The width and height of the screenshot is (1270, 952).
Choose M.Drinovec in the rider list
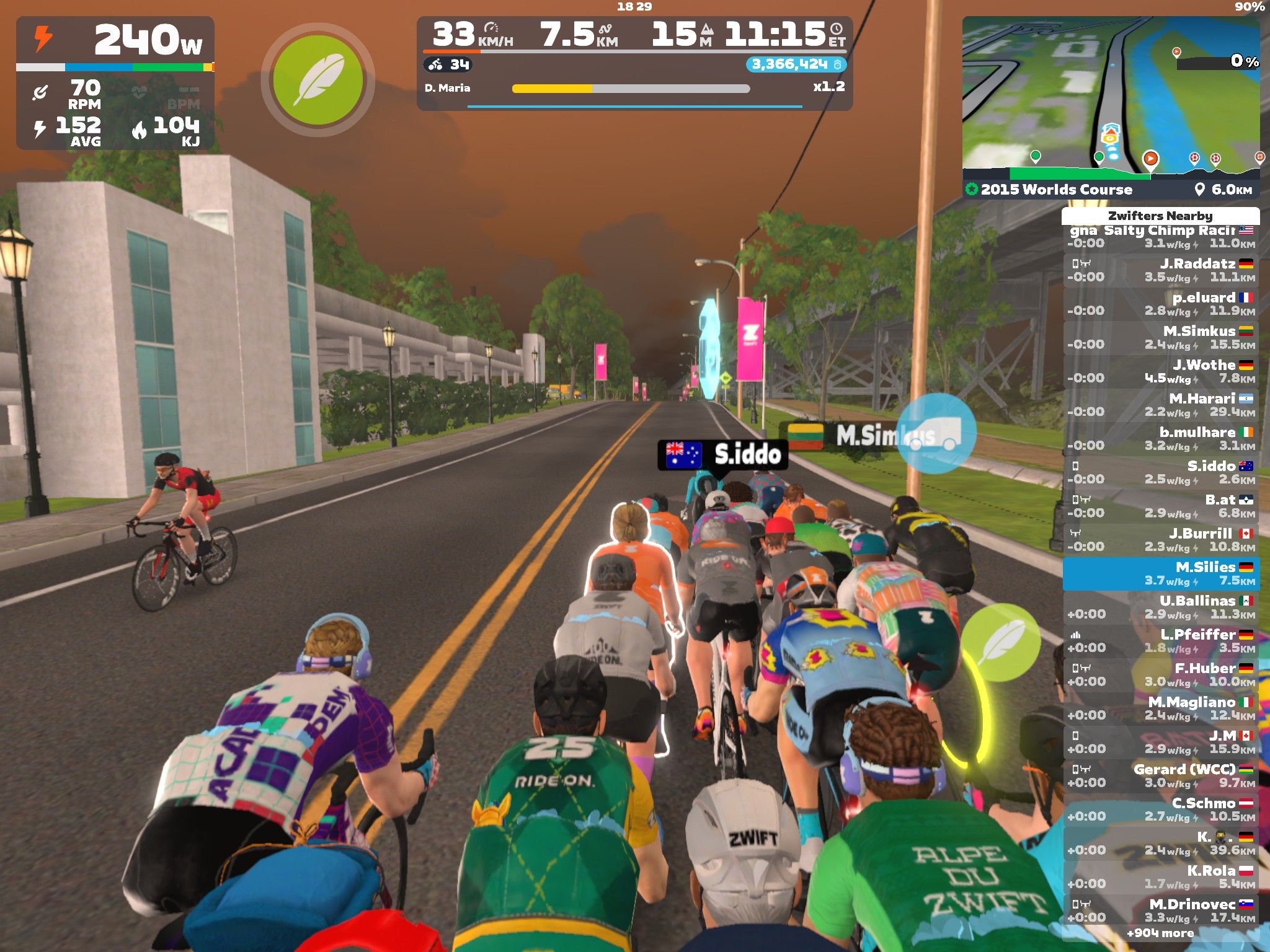pyautogui.click(x=1160, y=910)
